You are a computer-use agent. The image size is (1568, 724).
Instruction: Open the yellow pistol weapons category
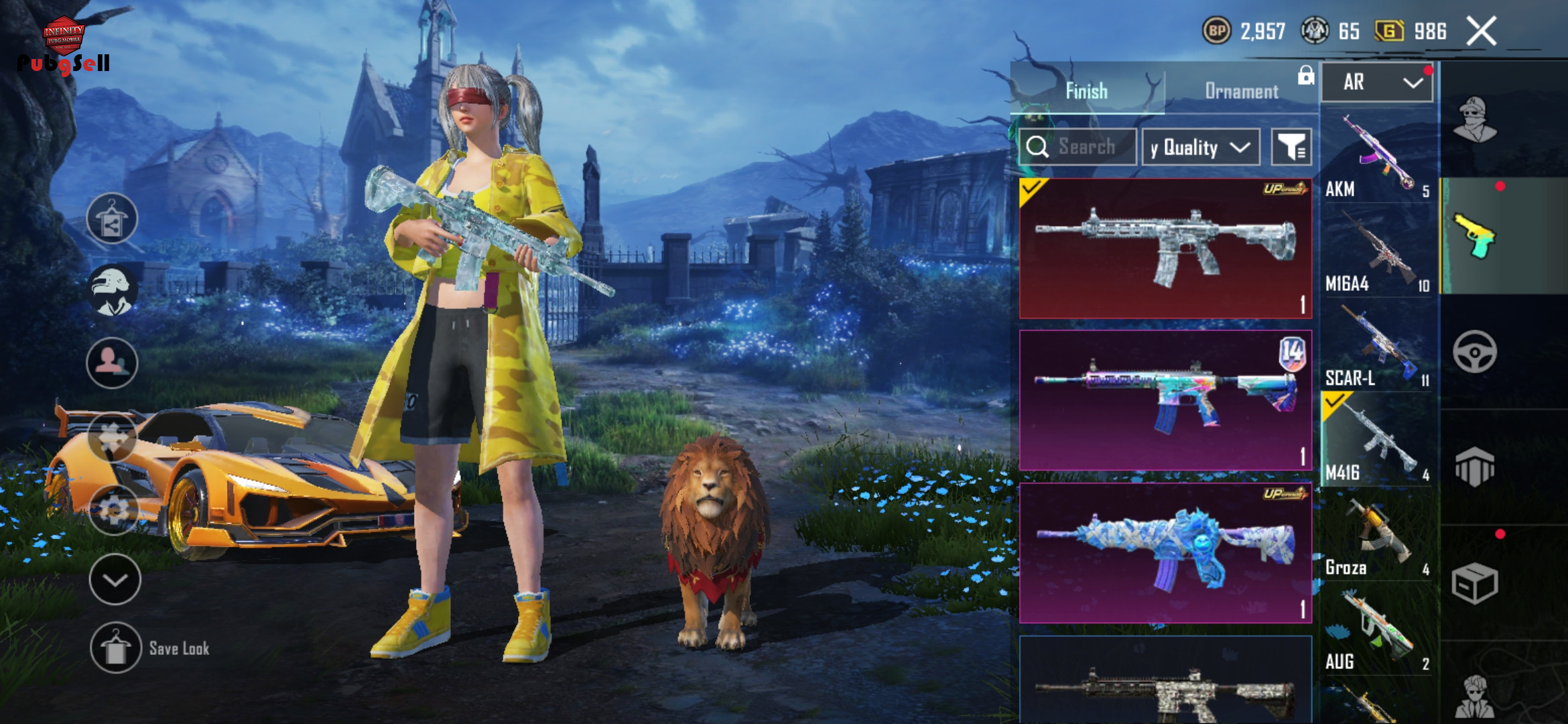coord(1474,236)
